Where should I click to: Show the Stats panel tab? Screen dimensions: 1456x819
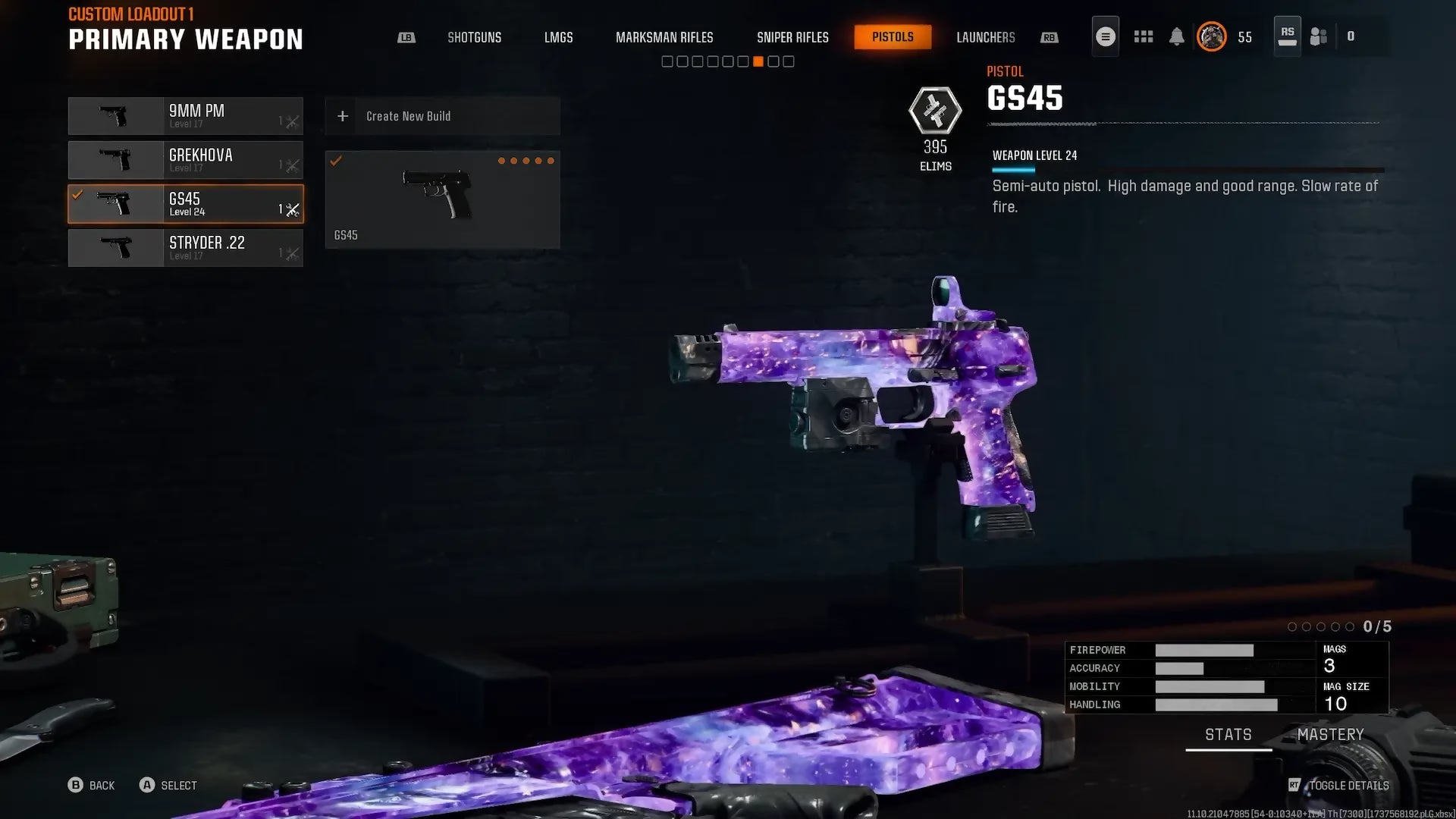pyautogui.click(x=1228, y=735)
